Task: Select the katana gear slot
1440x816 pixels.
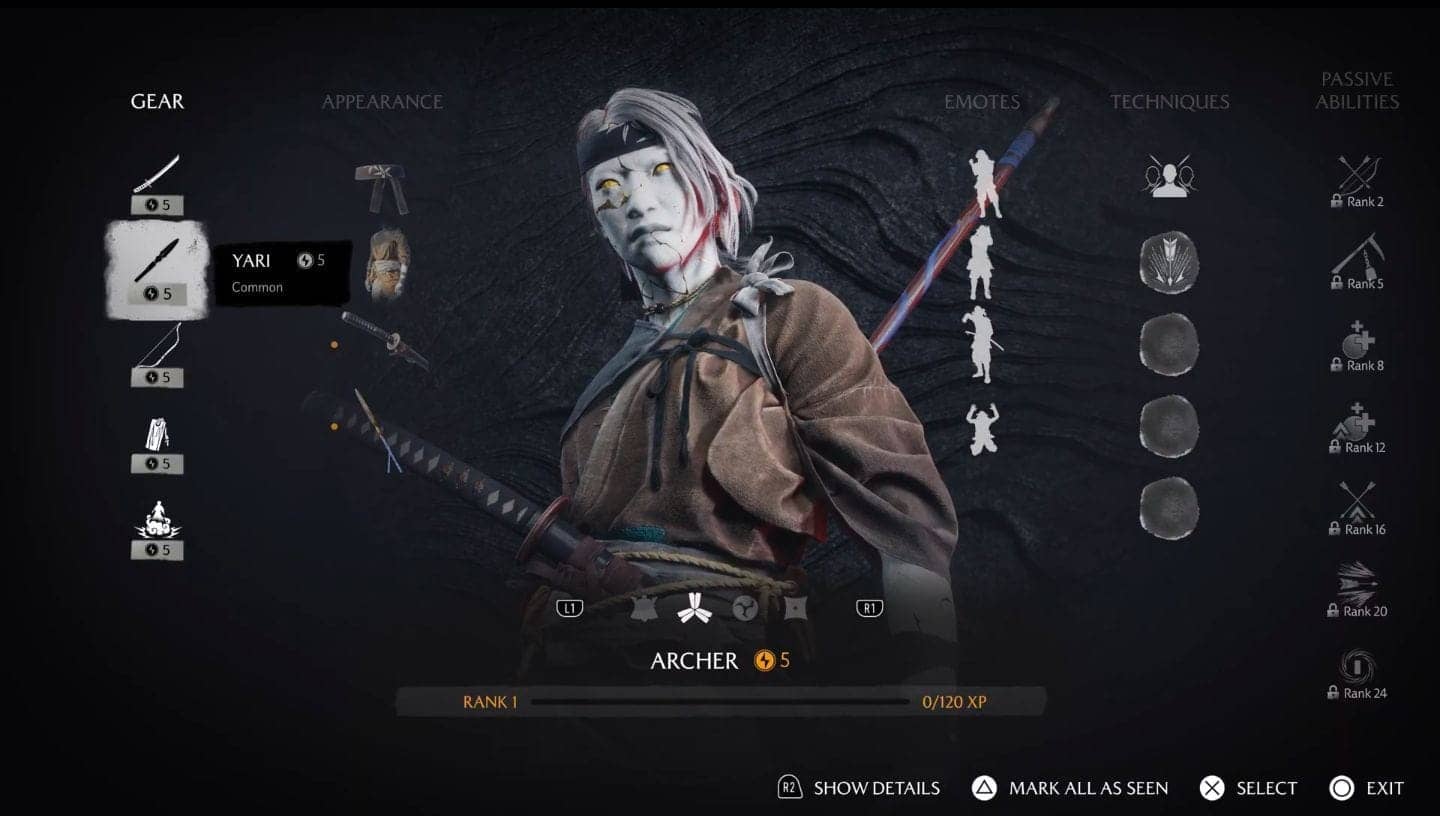Action: (x=157, y=181)
